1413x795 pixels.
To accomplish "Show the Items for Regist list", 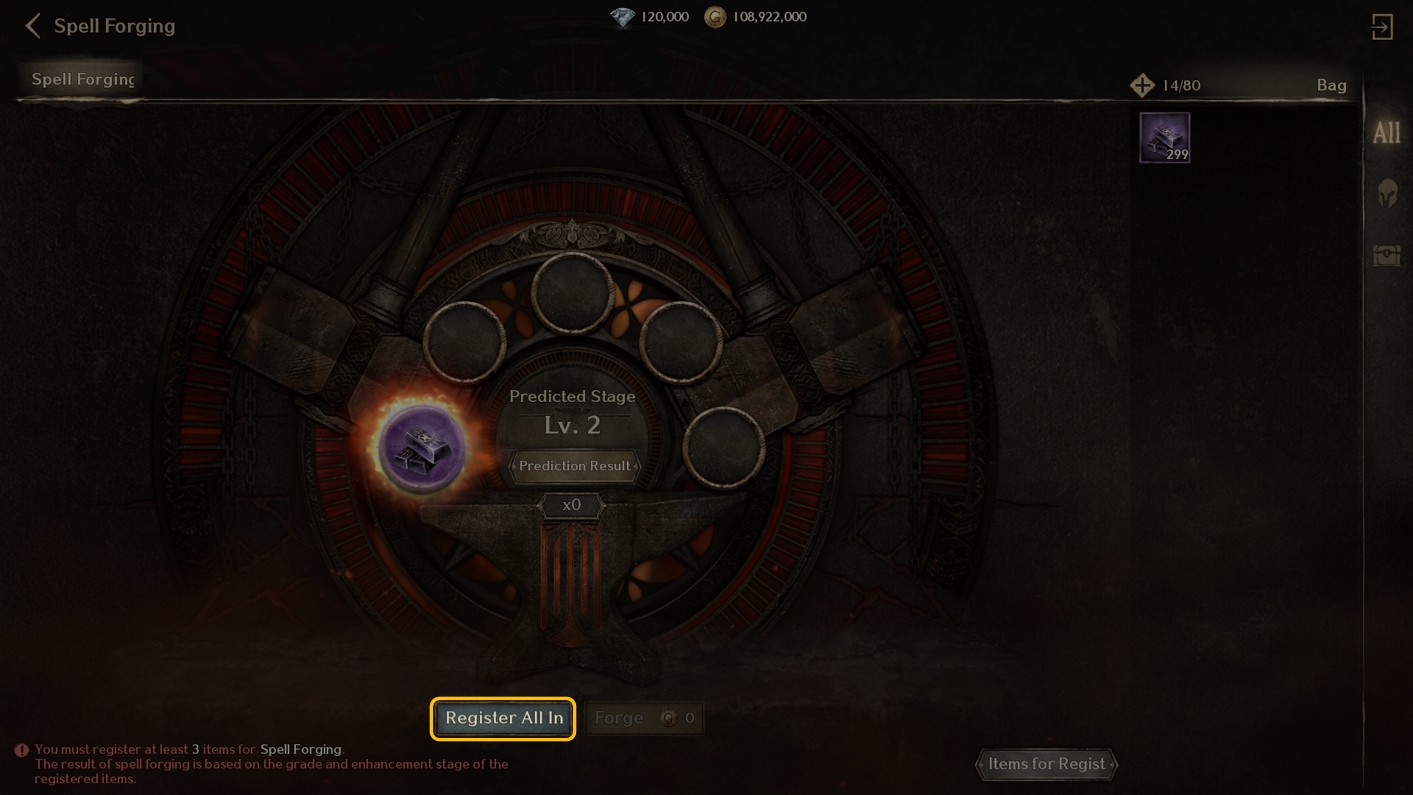I will click(1046, 764).
